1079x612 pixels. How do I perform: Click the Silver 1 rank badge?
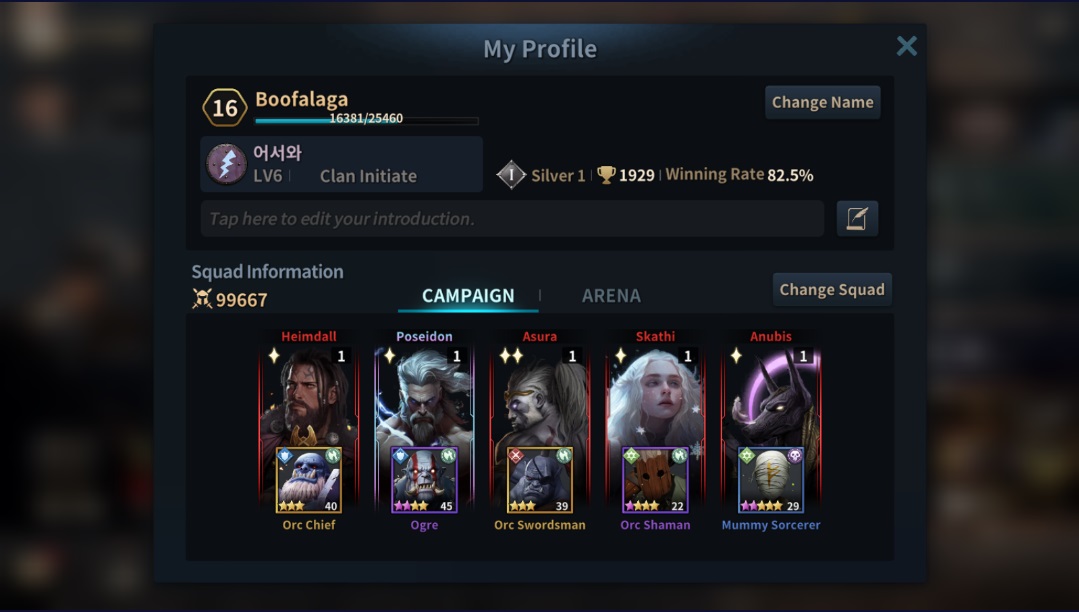pos(512,175)
